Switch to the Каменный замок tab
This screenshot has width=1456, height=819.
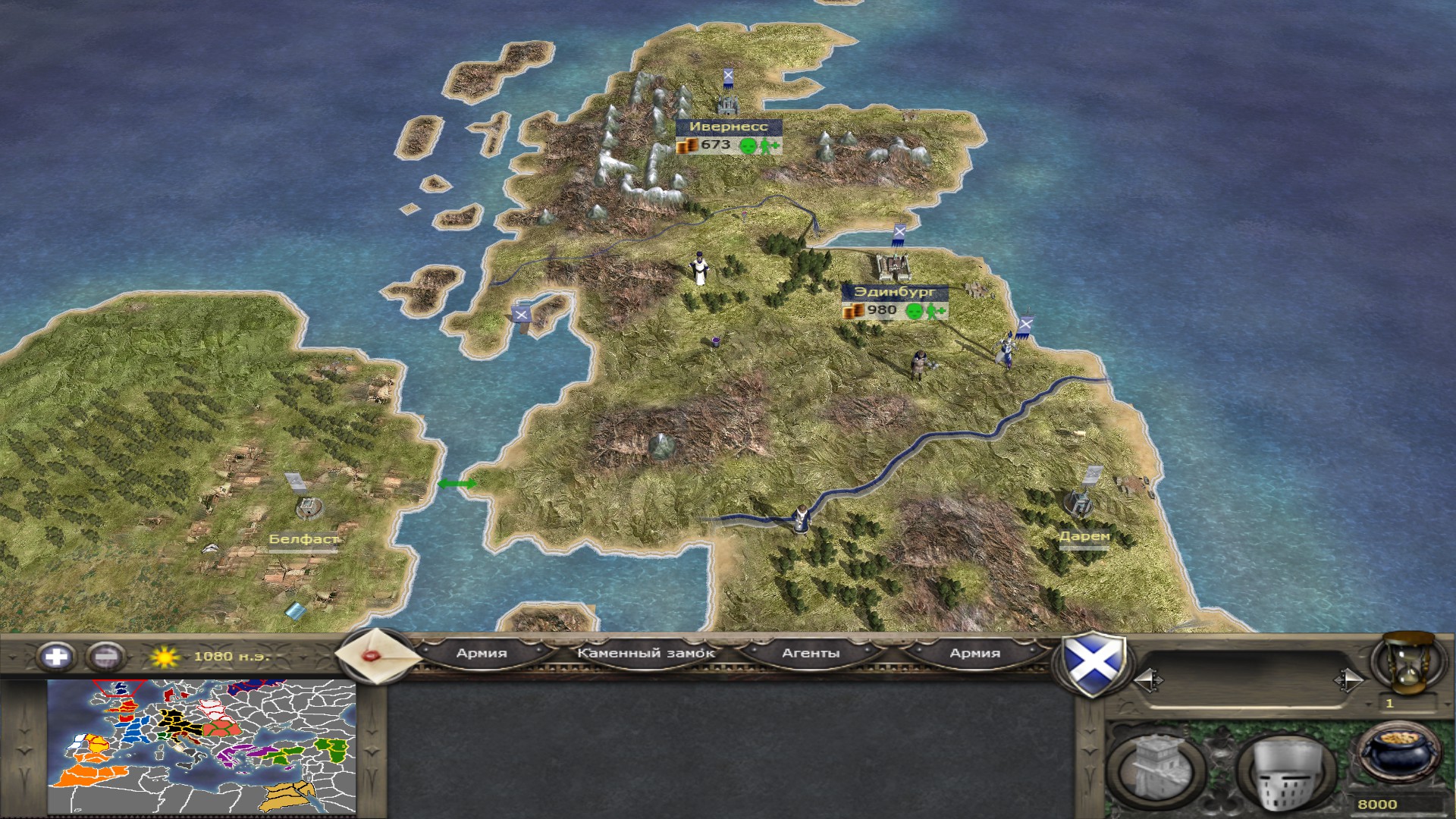point(645,653)
